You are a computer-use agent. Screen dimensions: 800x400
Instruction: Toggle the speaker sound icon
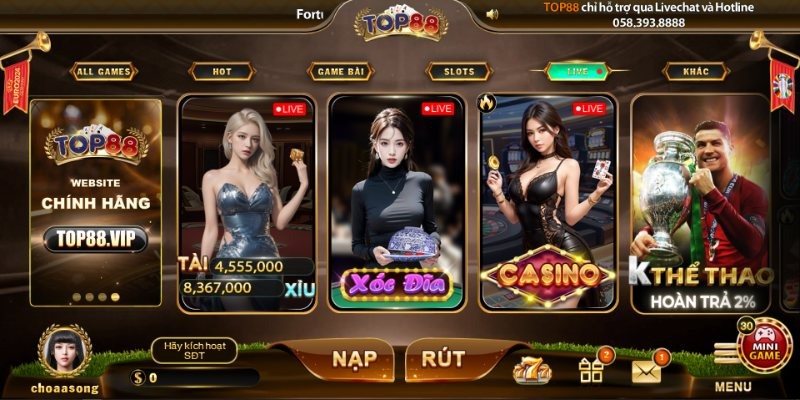492,14
